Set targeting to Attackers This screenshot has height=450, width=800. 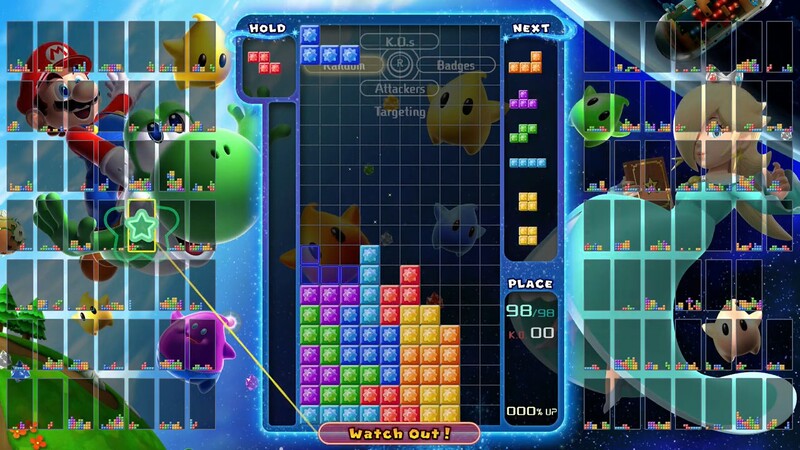[399, 89]
